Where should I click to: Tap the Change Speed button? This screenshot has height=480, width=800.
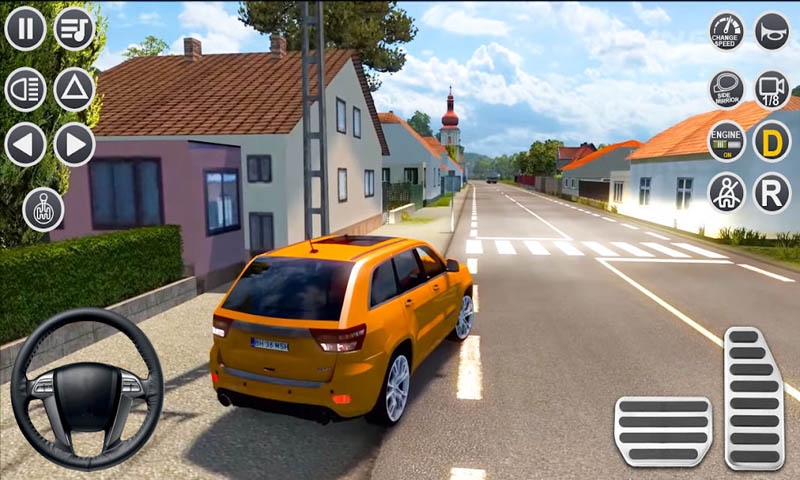tap(726, 31)
